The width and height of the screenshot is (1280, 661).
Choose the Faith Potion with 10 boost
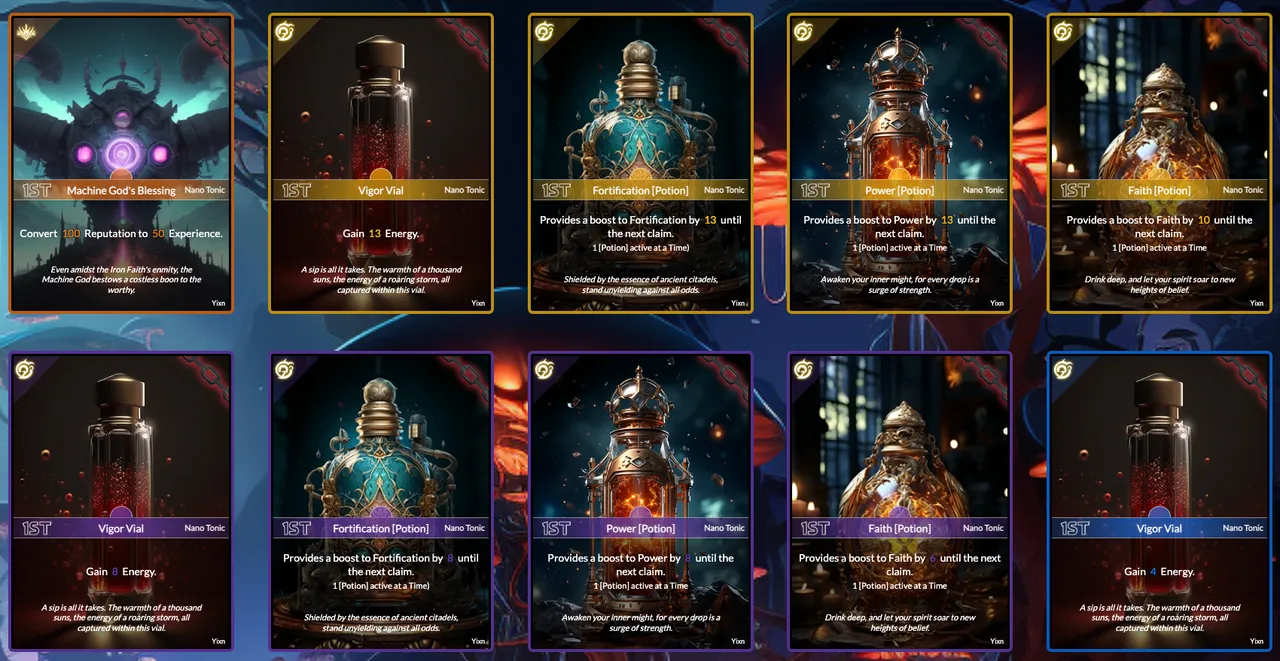tap(1159, 163)
